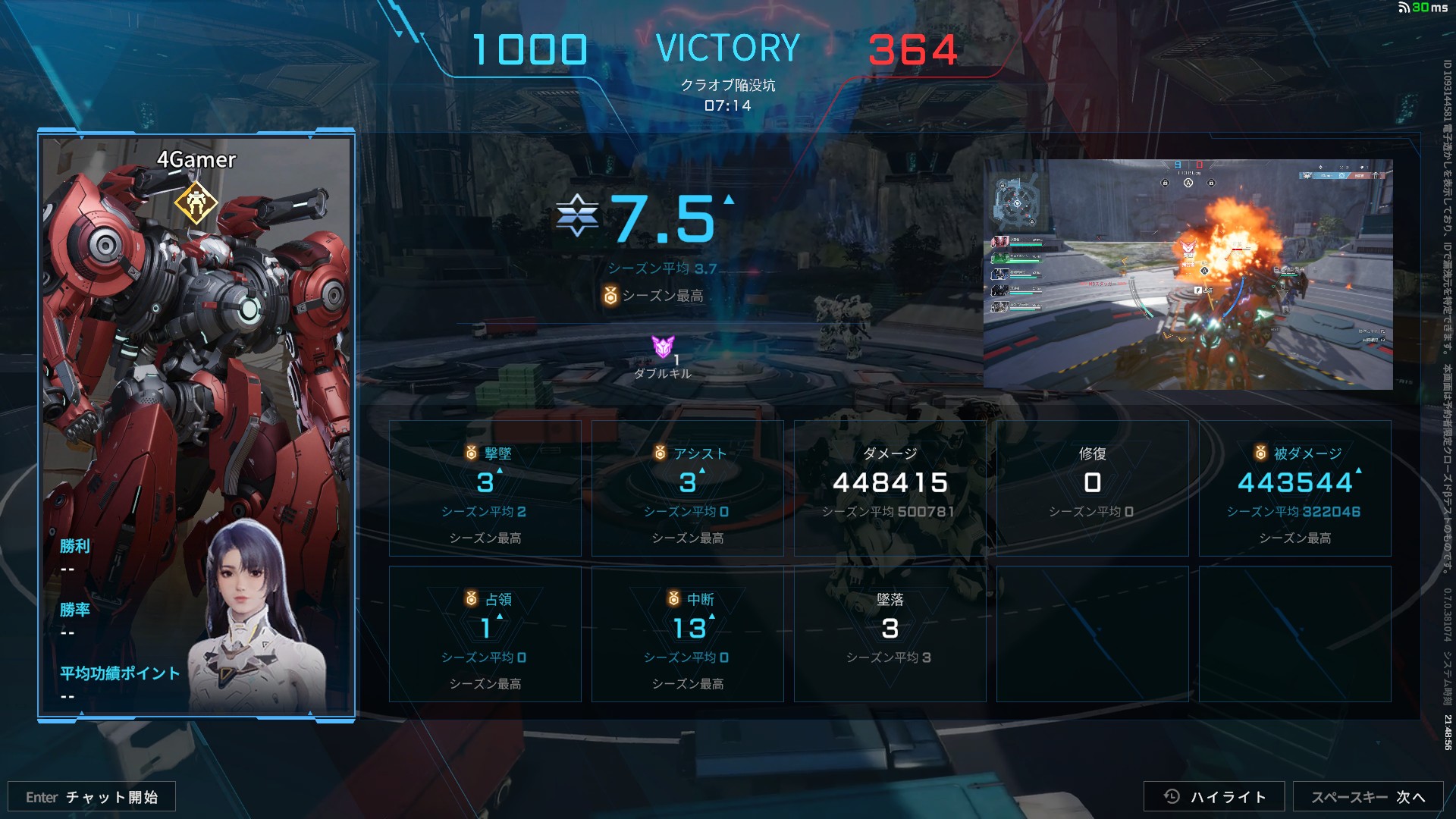The width and height of the screenshot is (1456, 819).
Task: Select the 被ダメージ damage taken panel
Action: pyautogui.click(x=1294, y=488)
